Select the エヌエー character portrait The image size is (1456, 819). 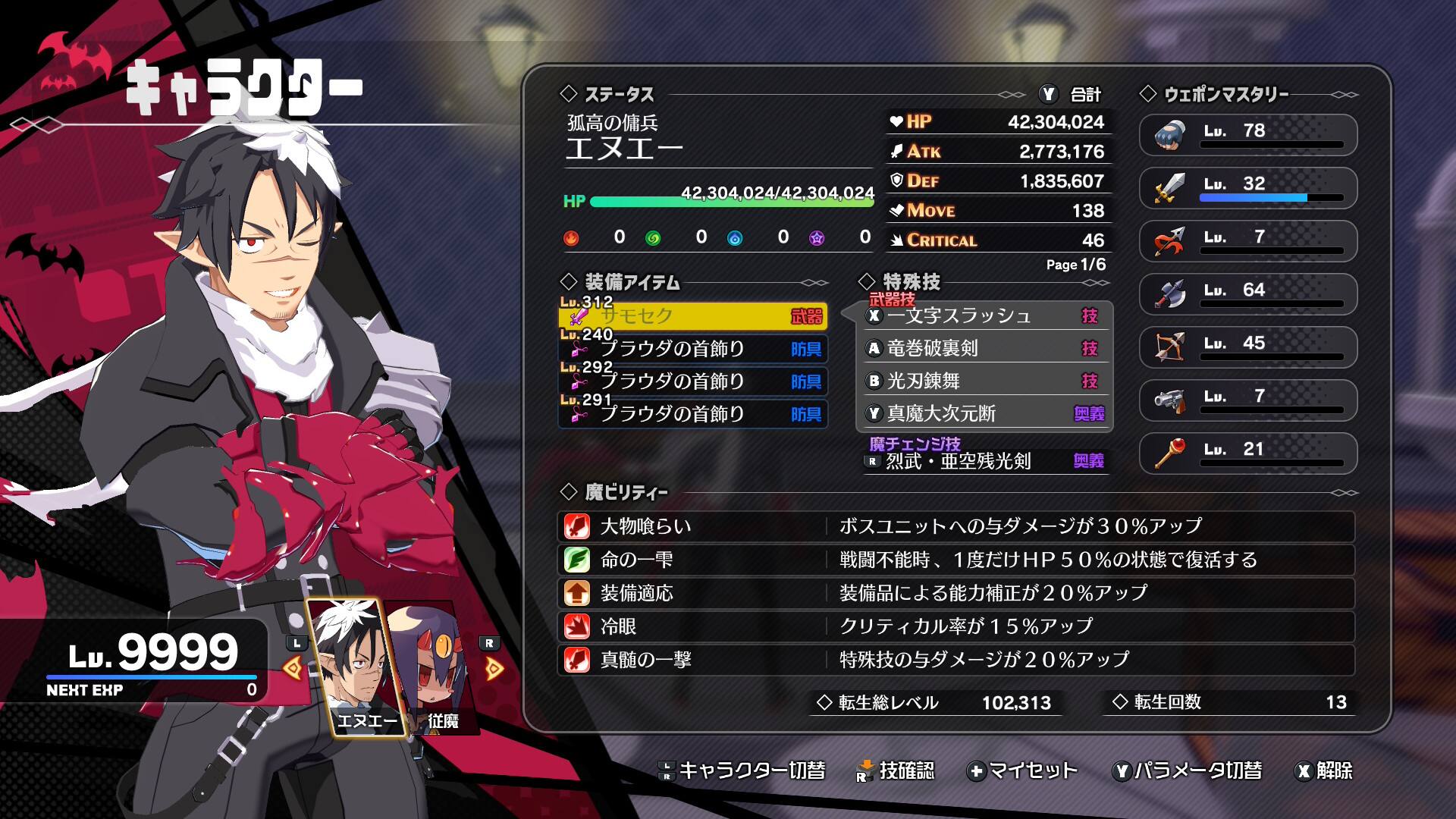[356, 667]
